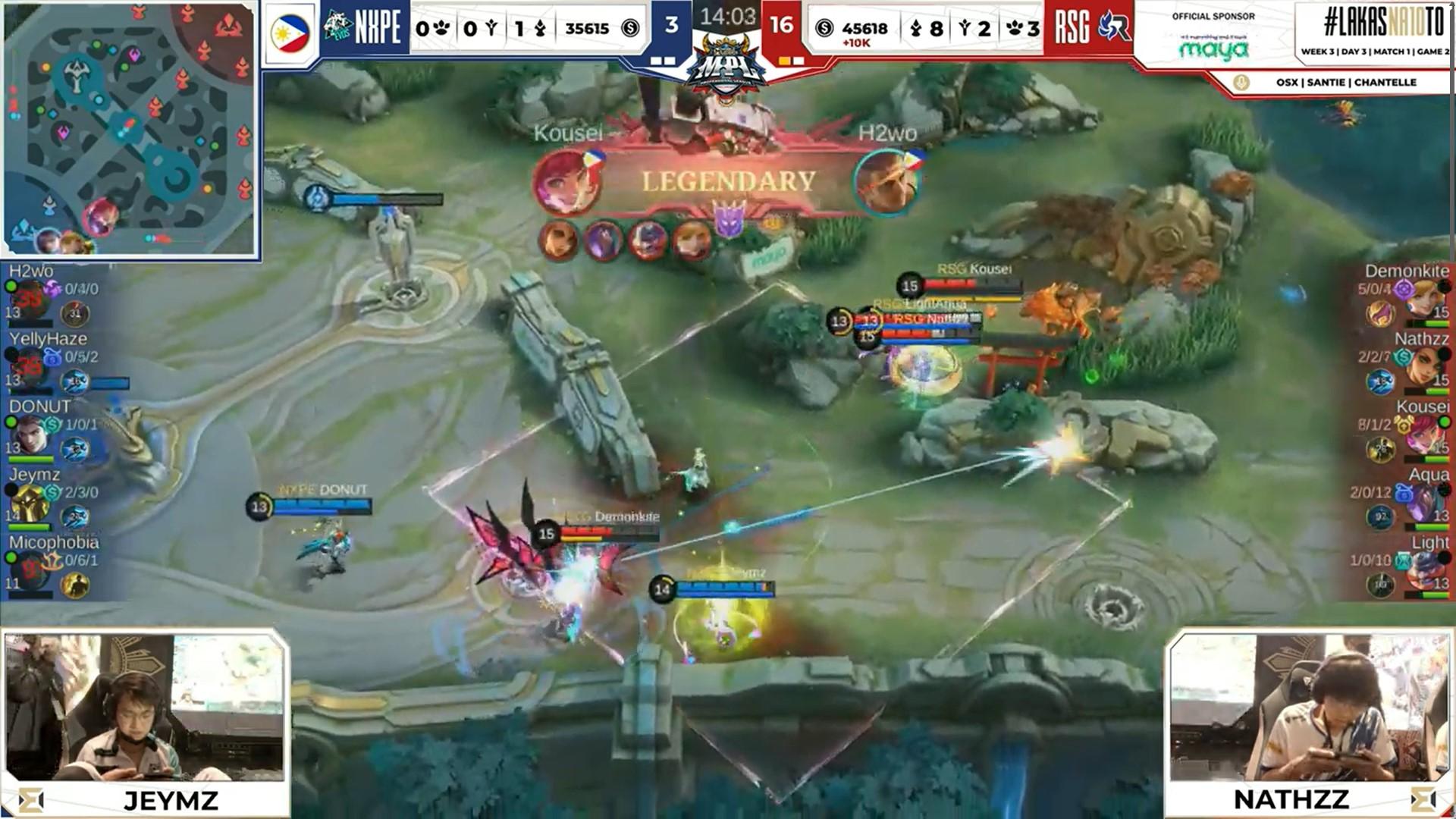The image size is (1456, 819).
Task: Pick Micophobia from the player list
Action: 55,565
